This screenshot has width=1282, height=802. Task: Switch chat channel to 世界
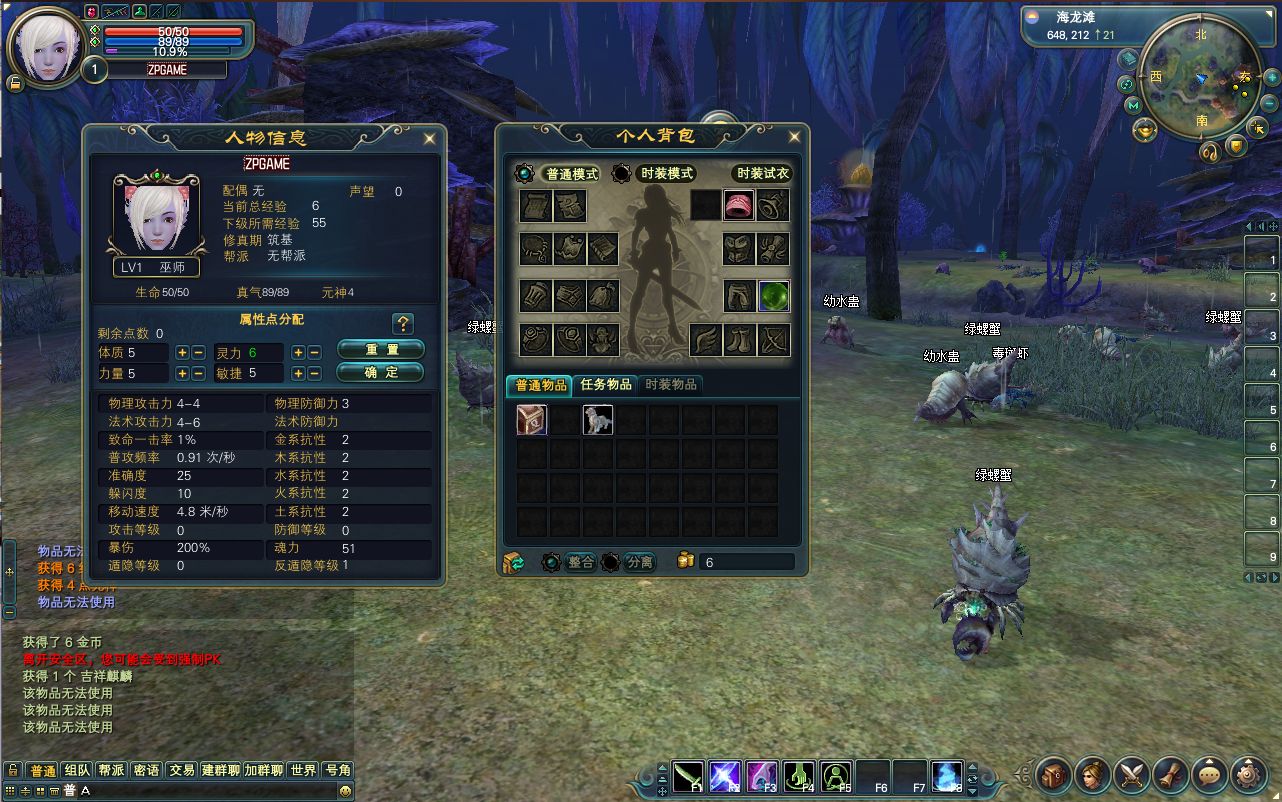(303, 770)
